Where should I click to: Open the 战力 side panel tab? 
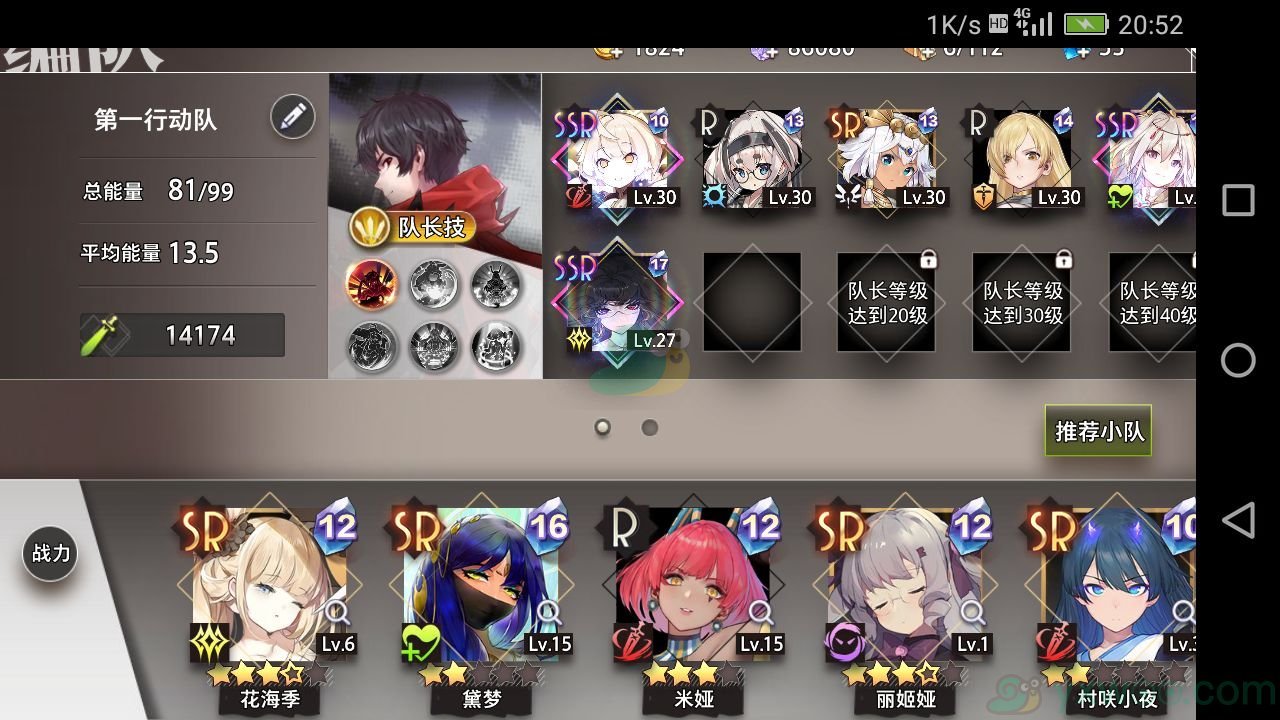pyautogui.click(x=50, y=553)
